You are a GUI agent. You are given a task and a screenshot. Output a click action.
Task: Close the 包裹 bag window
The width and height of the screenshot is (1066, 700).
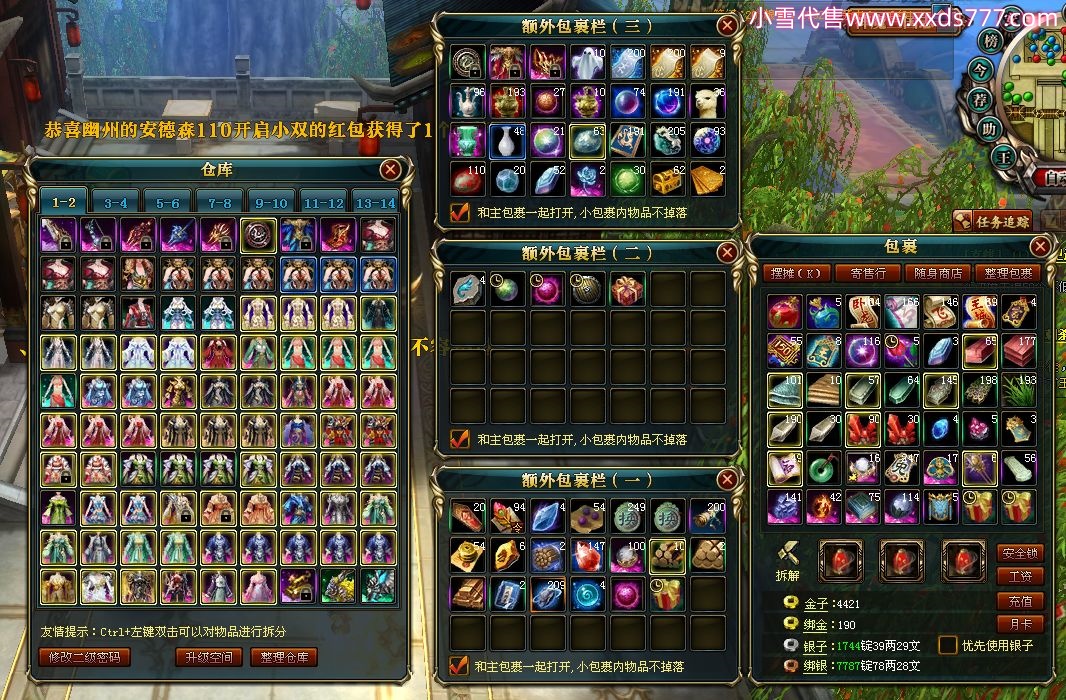[x=1041, y=246]
